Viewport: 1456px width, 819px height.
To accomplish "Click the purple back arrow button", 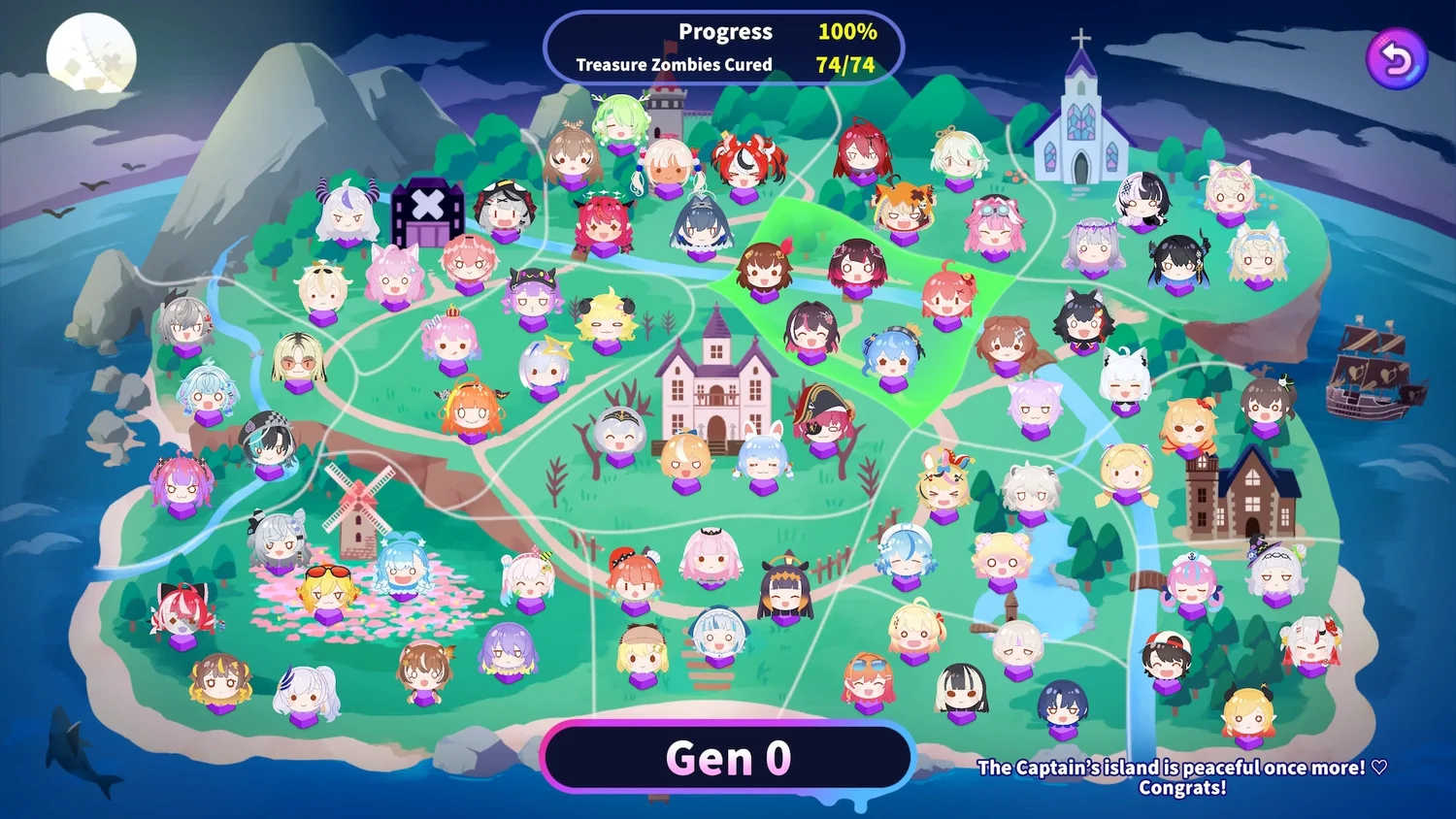I will (1397, 59).
